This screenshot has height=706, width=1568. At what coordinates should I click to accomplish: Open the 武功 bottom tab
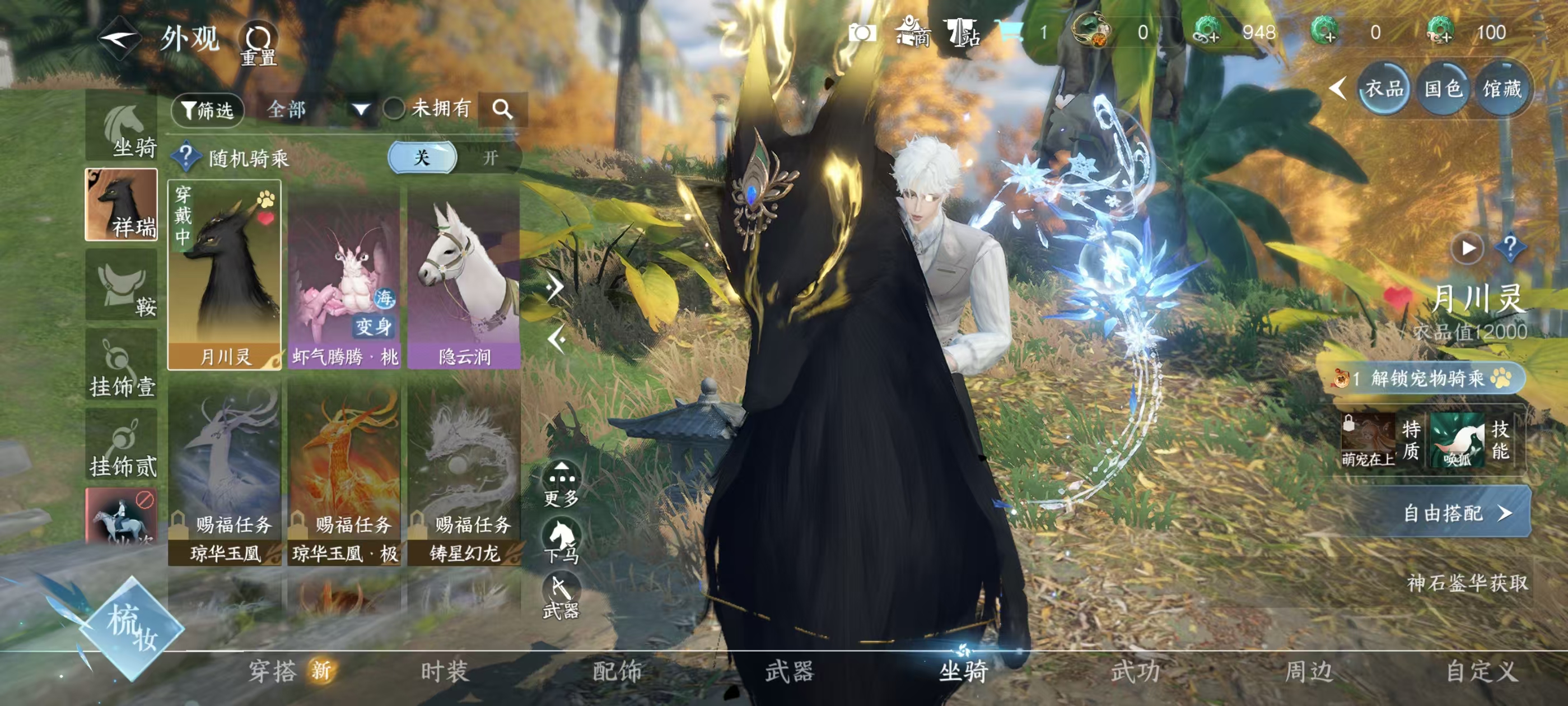1135,671
